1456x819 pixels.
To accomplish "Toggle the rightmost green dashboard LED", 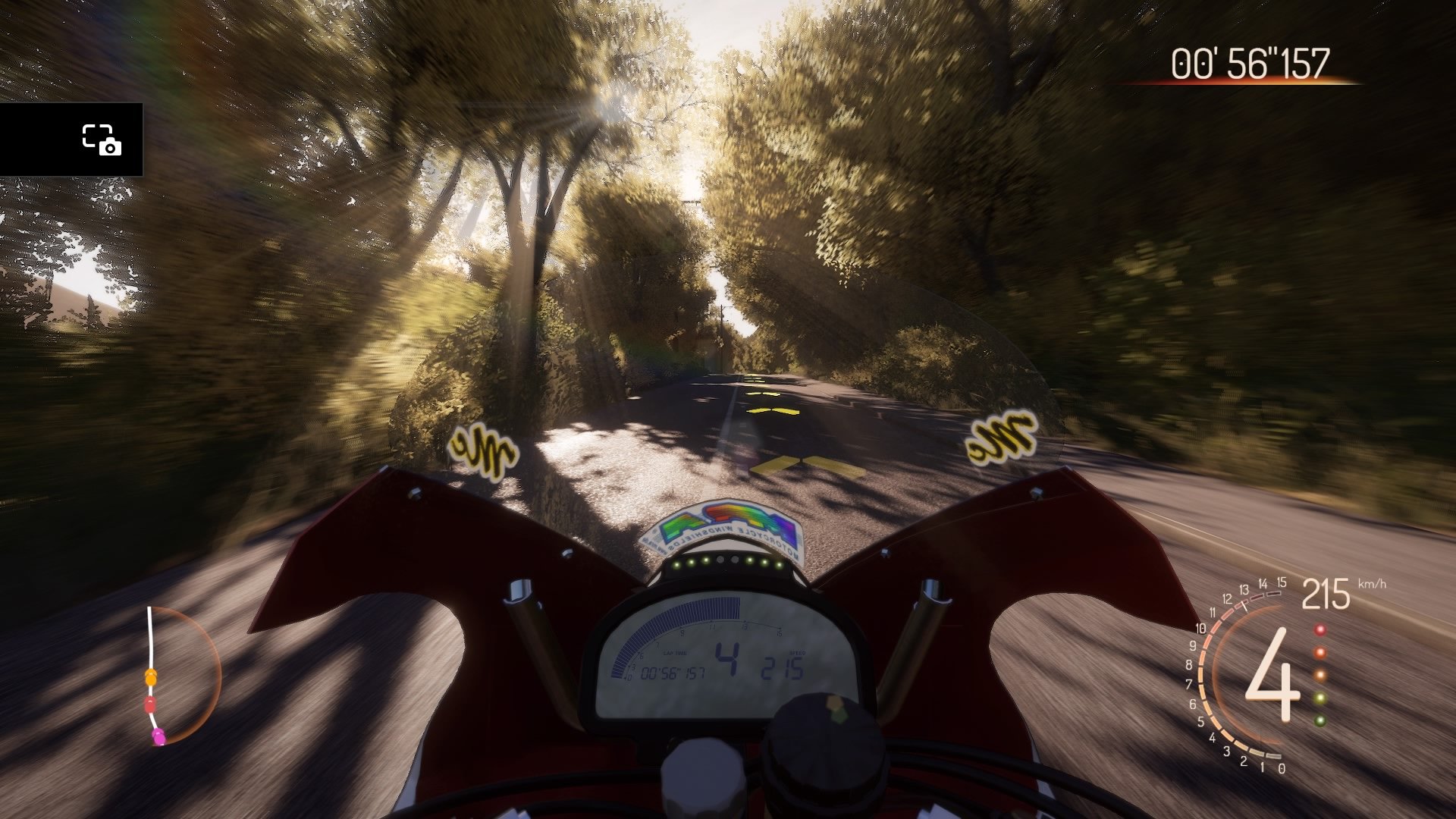I will click(779, 565).
